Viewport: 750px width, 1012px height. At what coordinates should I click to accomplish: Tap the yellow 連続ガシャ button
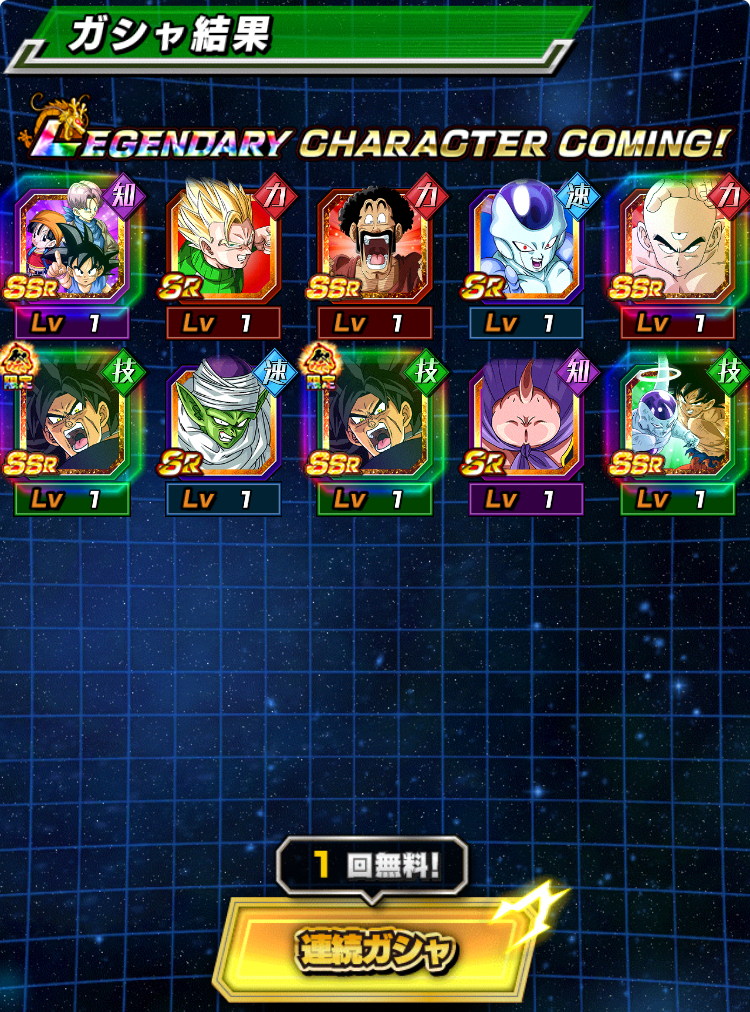[x=375, y=947]
